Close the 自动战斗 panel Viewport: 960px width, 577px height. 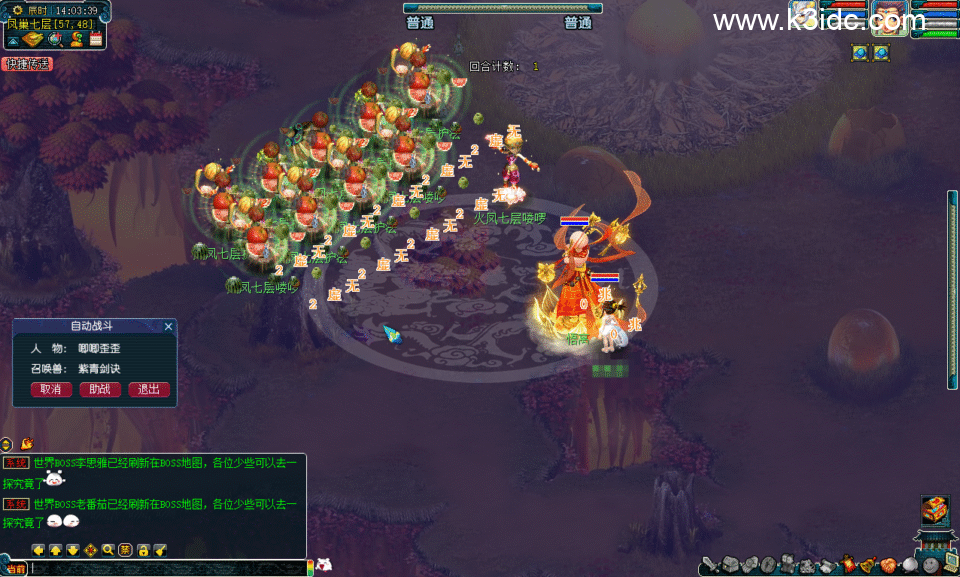coord(168,326)
